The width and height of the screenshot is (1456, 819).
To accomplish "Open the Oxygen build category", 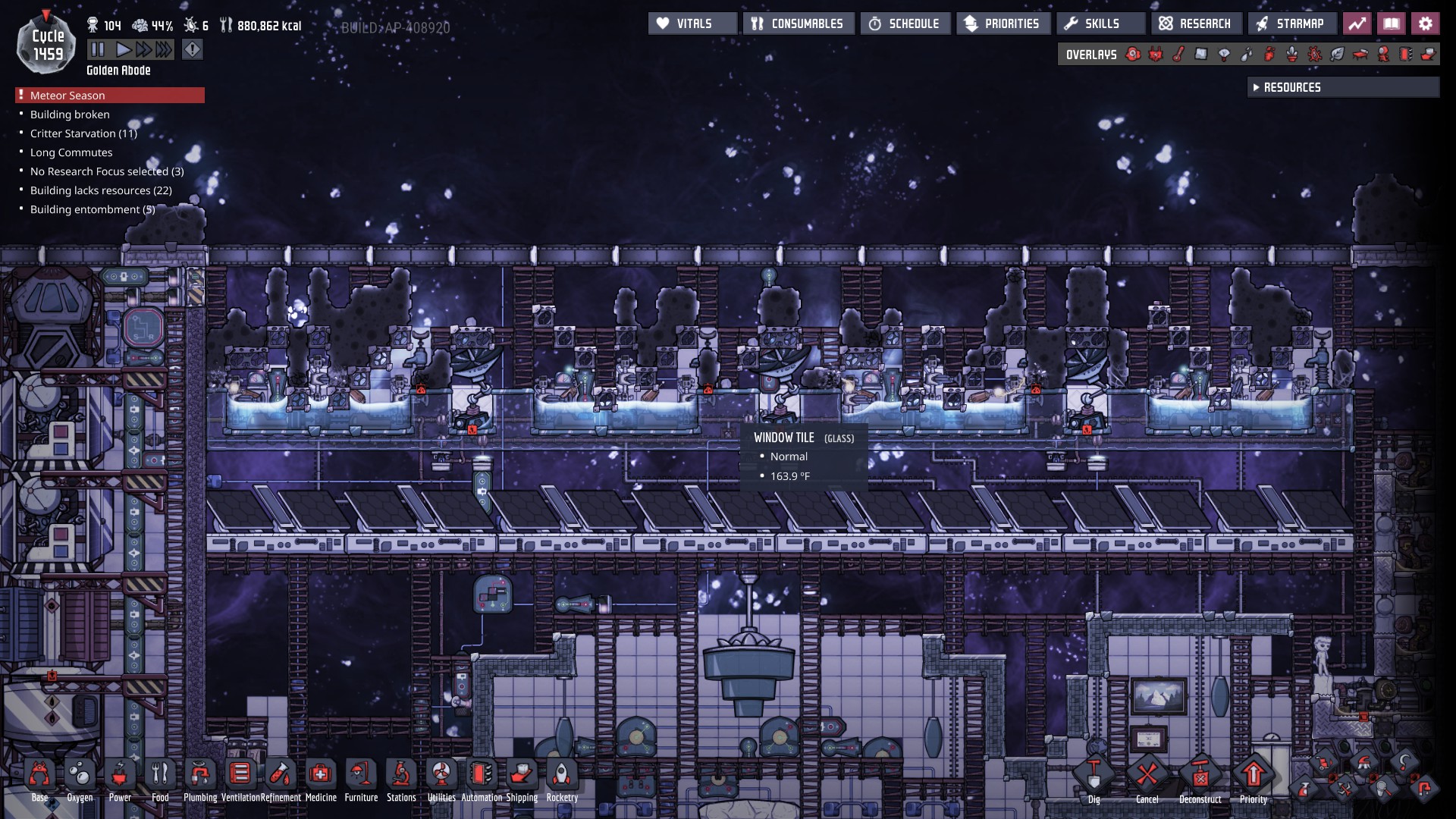I will point(80,776).
